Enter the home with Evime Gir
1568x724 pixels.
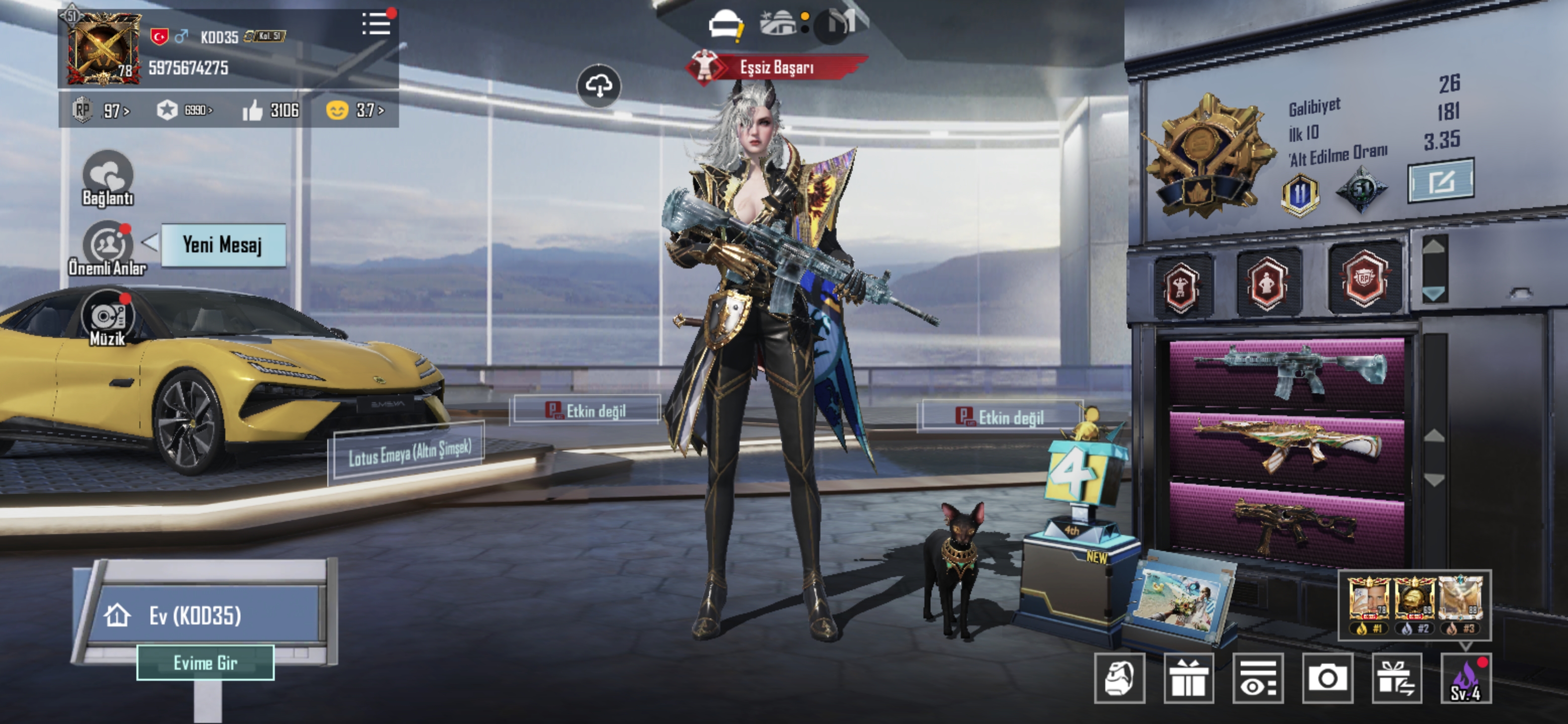[x=205, y=663]
